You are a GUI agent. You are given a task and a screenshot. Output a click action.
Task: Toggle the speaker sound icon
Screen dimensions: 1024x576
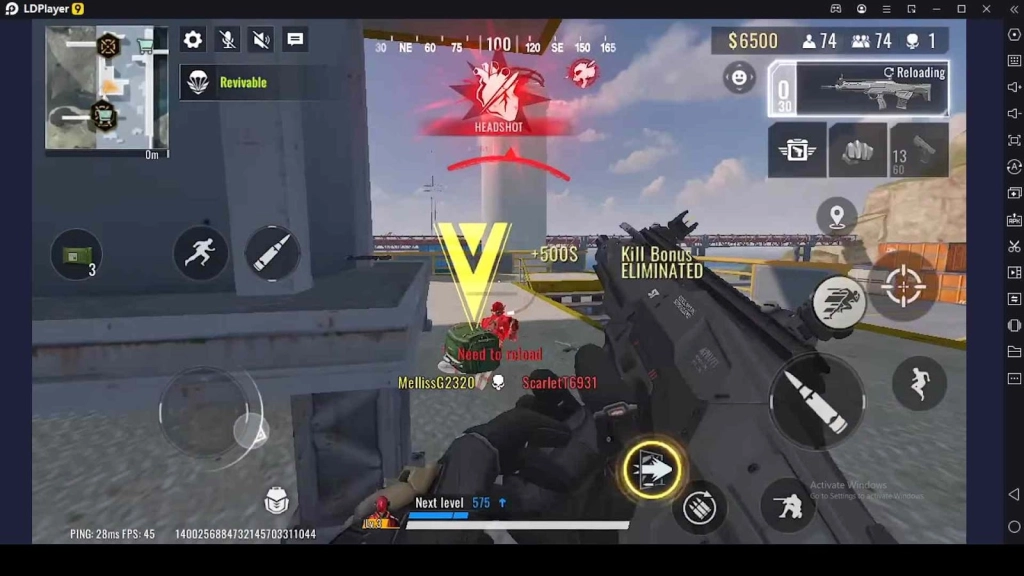(x=261, y=40)
